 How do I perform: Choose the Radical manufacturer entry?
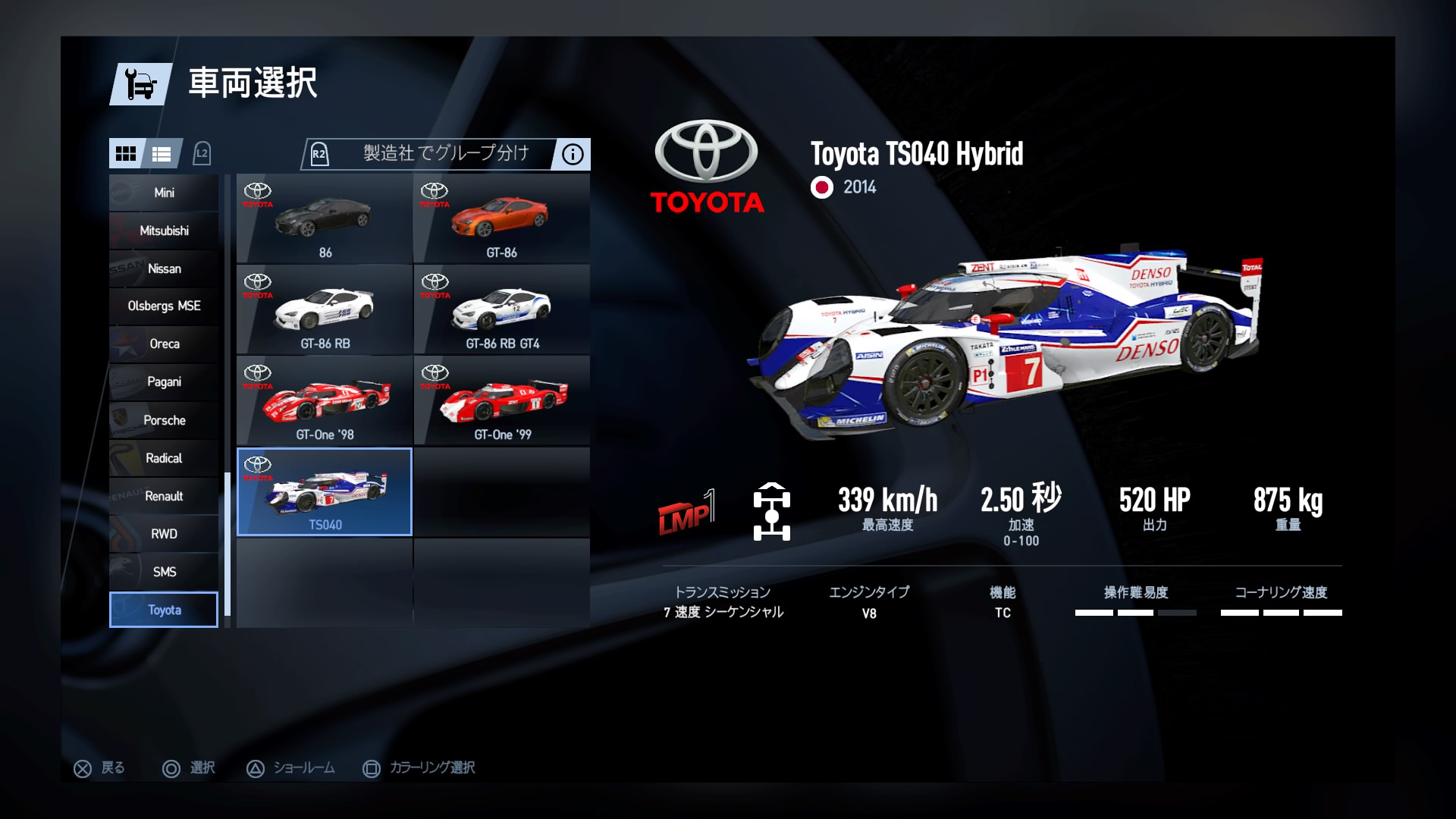(163, 458)
